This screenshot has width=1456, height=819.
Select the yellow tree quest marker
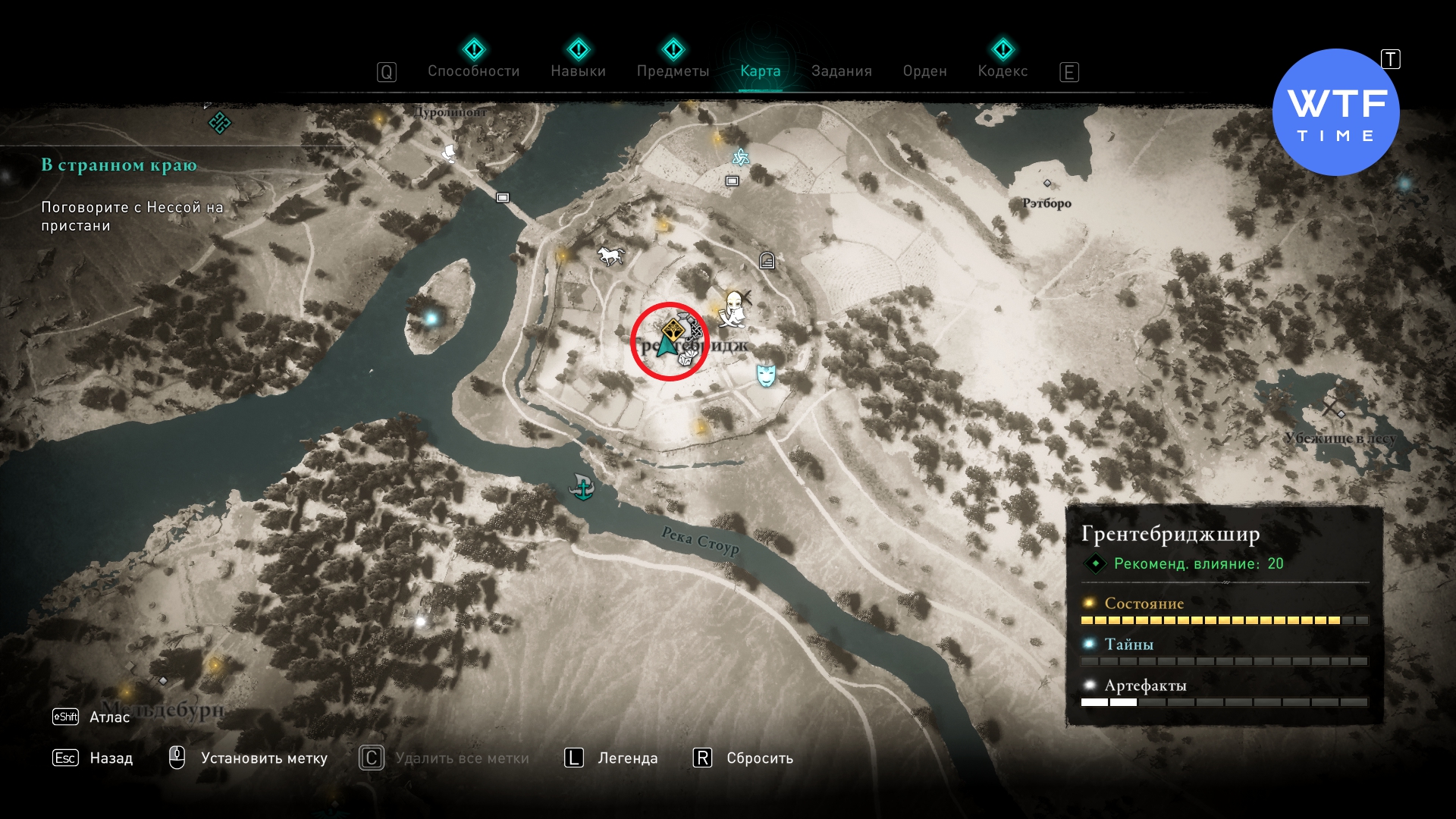point(673,331)
